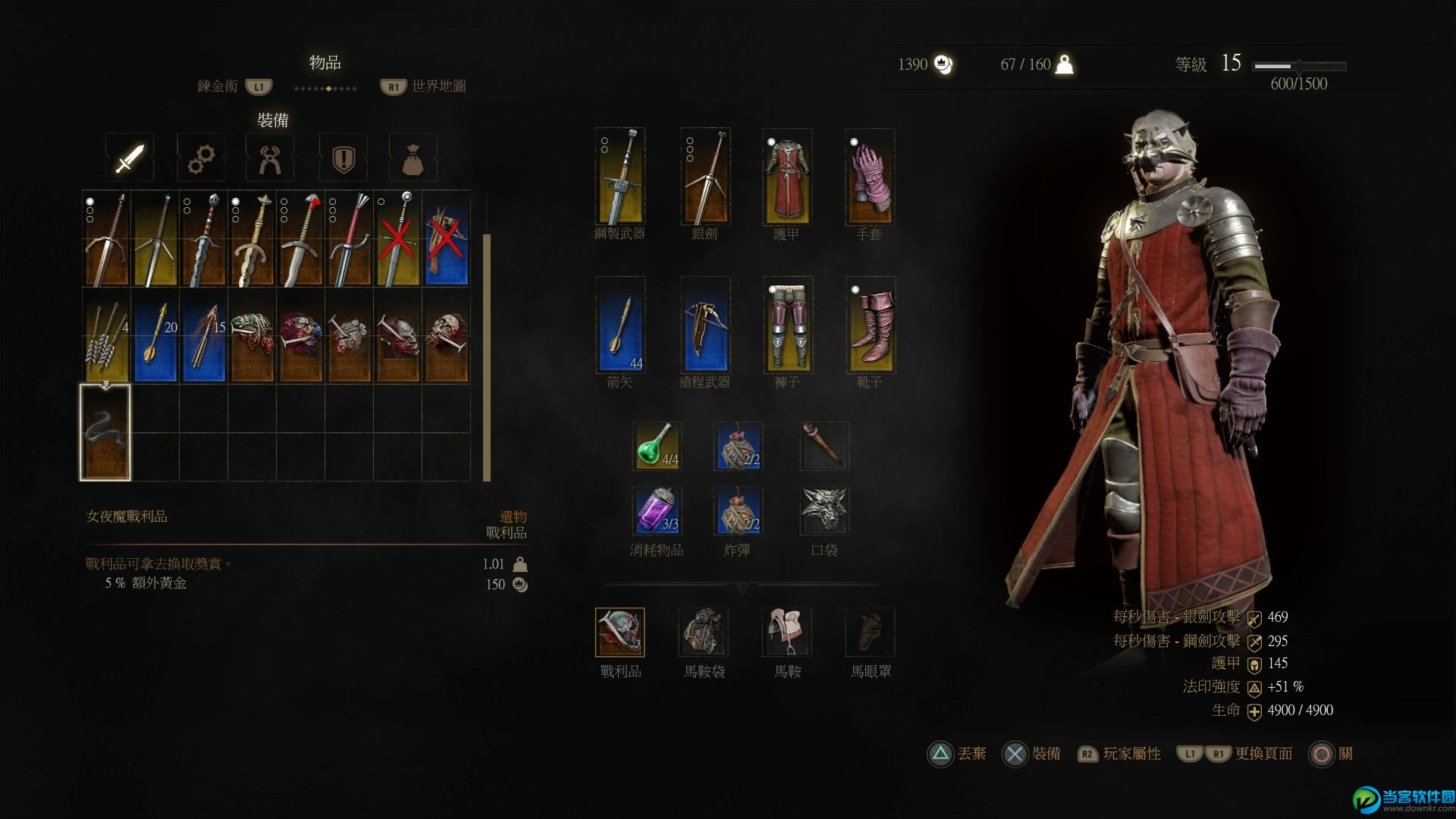This screenshot has height=819, width=1456.
Task: Select the highlighted succubus trophy in inventory
Action: (105, 433)
